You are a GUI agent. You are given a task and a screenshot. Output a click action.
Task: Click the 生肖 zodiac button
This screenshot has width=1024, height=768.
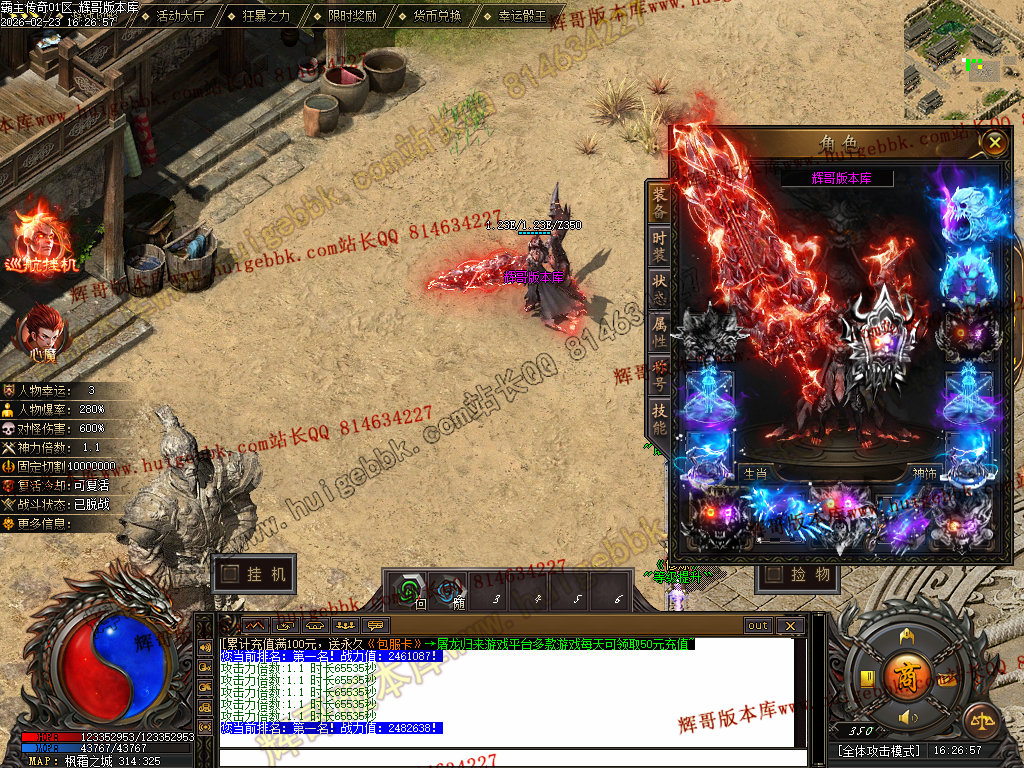click(x=755, y=473)
